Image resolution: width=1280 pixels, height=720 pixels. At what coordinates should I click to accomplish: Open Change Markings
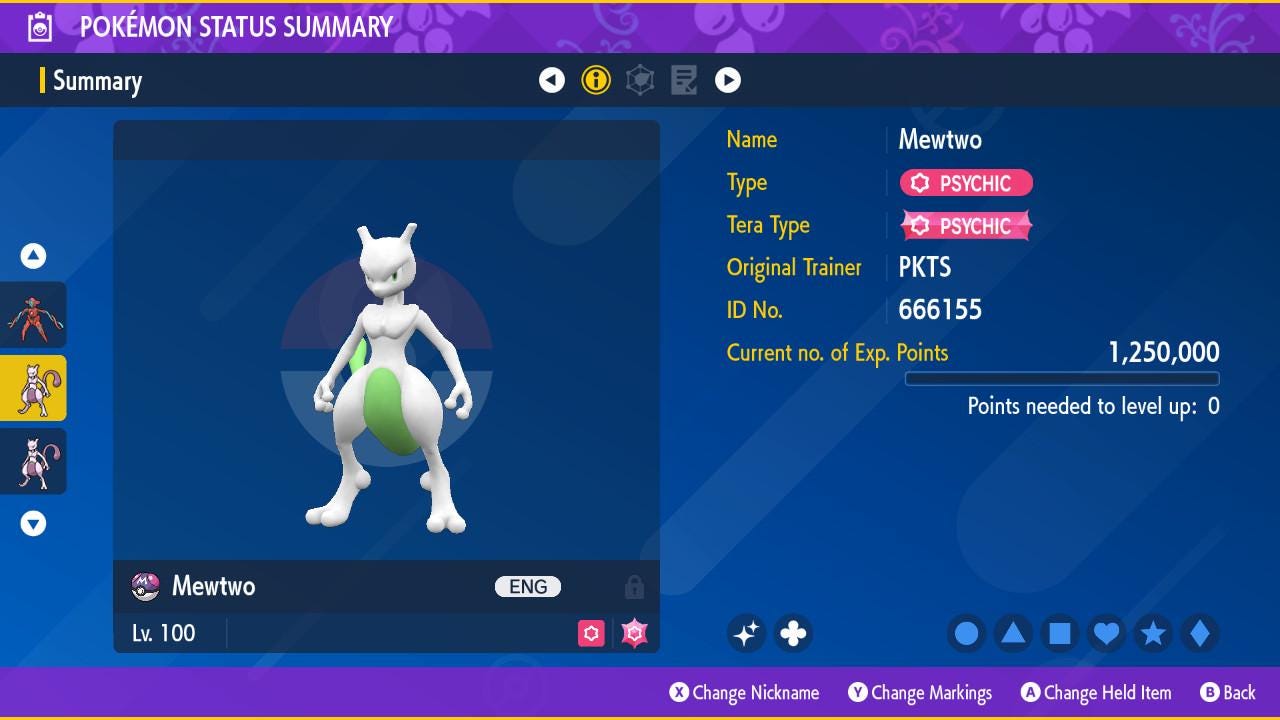click(920, 693)
